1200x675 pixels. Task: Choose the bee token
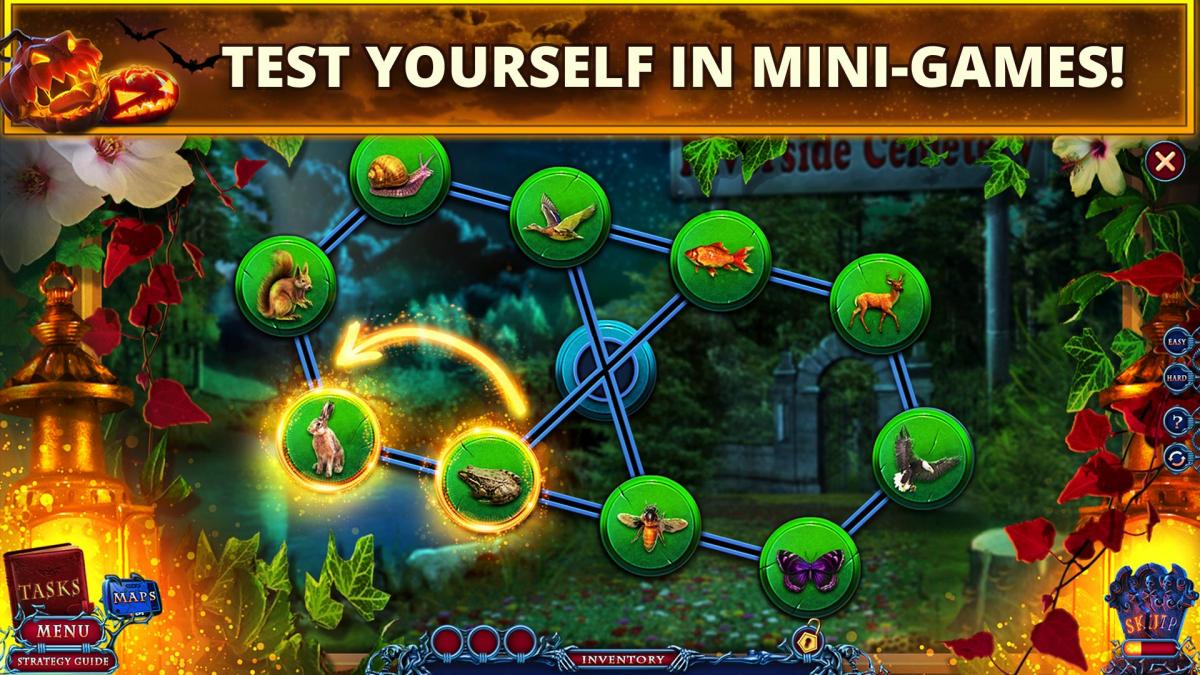point(650,525)
